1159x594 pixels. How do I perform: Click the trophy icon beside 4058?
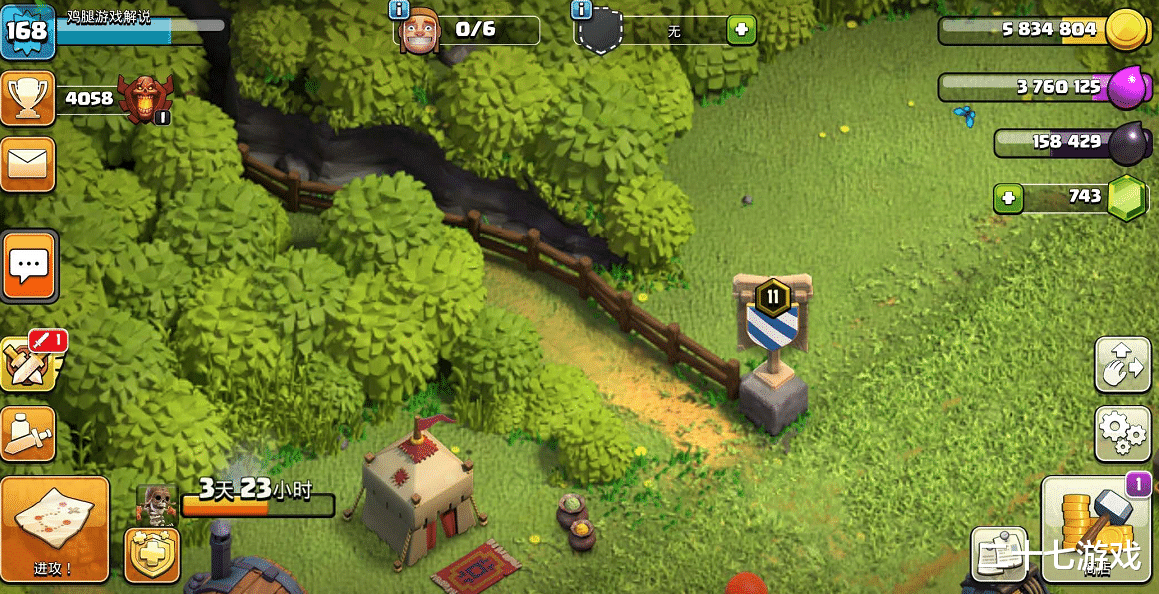(x=27, y=98)
